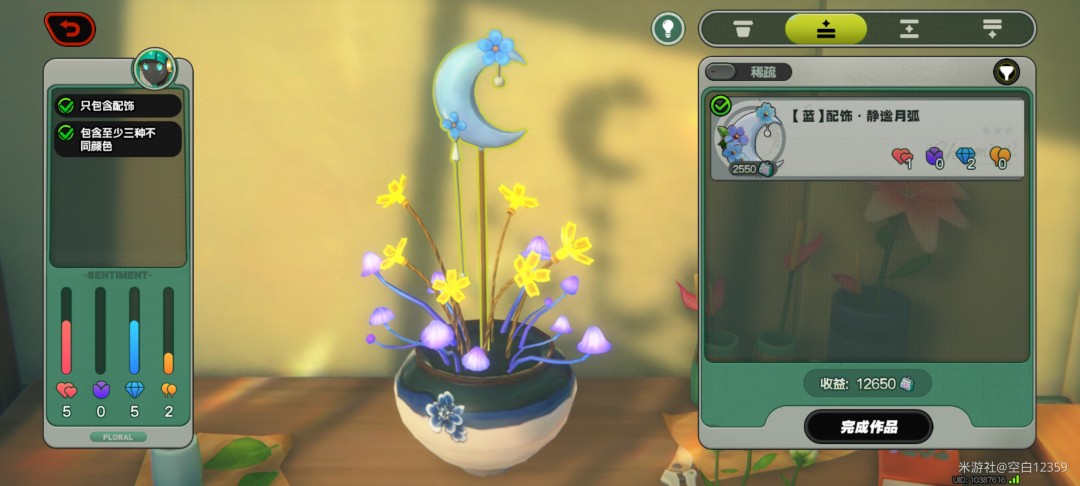This screenshot has width=1080, height=486.
Task: Go back with the red return arrow
Action: click(70, 29)
